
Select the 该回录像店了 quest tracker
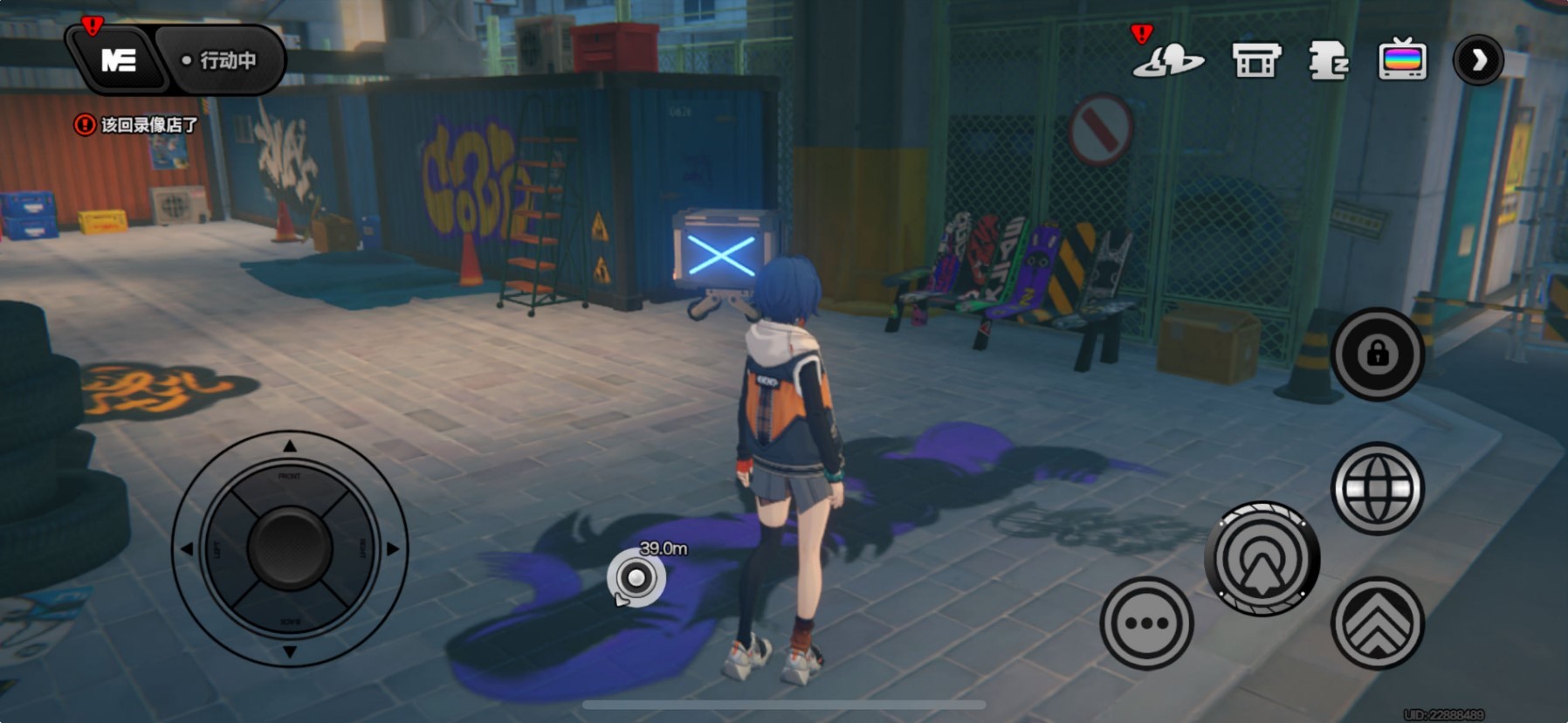click(137, 125)
